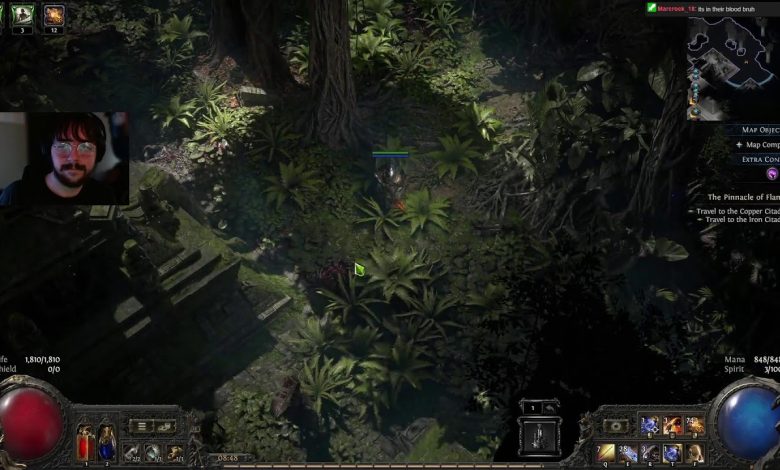Viewport: 780px width, 470px height.
Task: Expand the Map Objectives header
Action: 759,130
